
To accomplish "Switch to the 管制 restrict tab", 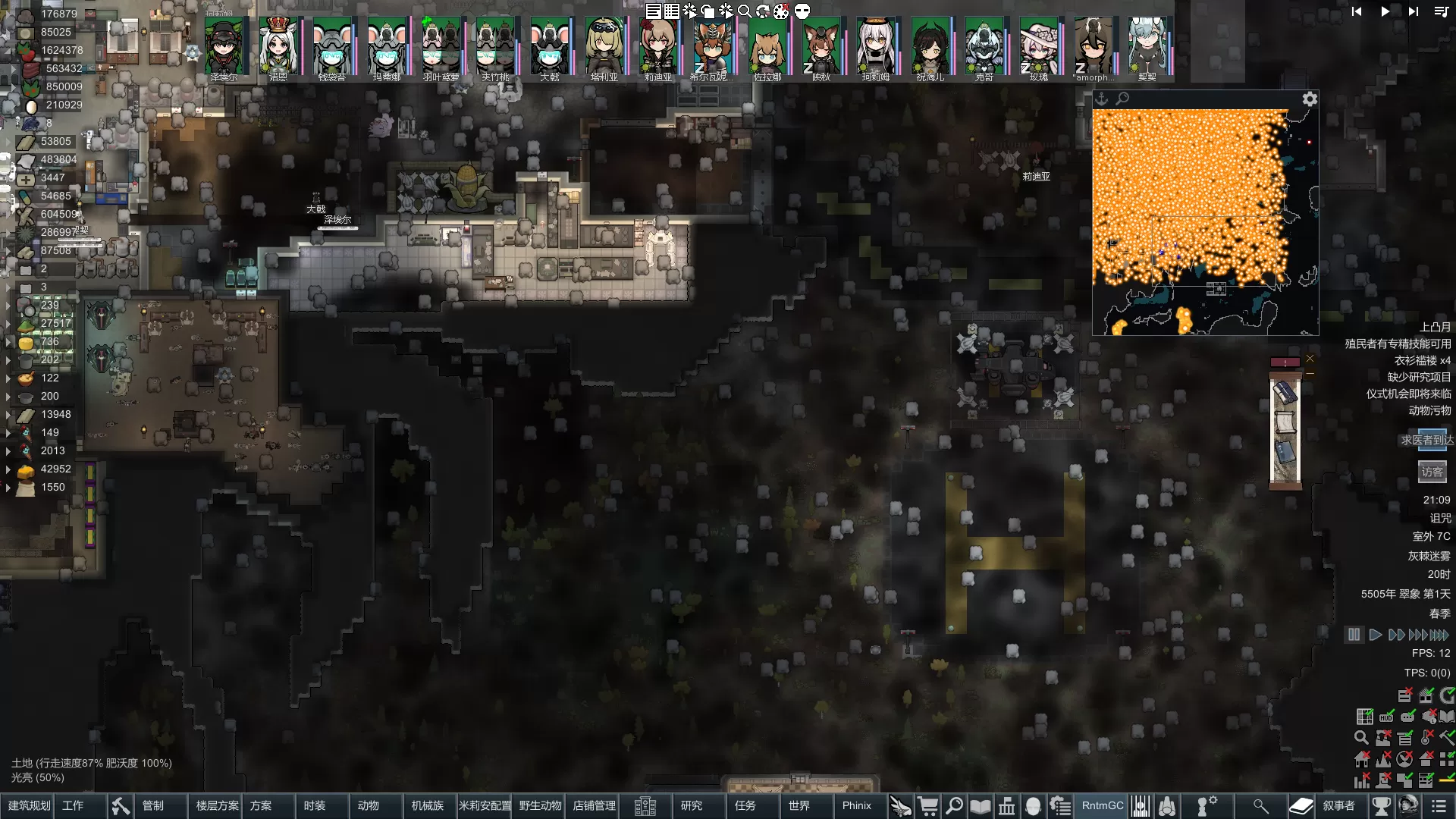I will point(153,805).
